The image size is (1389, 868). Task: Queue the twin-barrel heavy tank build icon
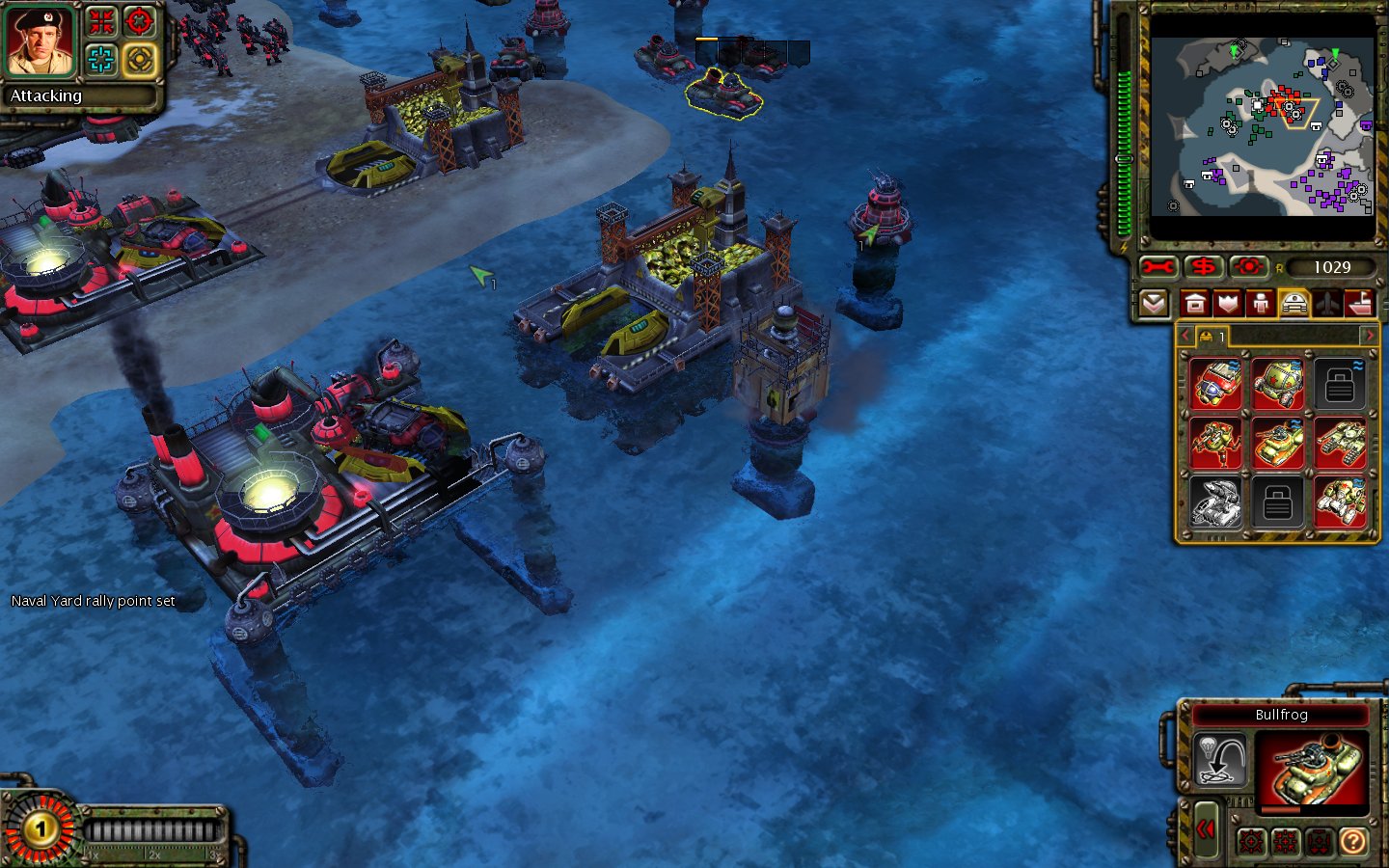[1341, 444]
